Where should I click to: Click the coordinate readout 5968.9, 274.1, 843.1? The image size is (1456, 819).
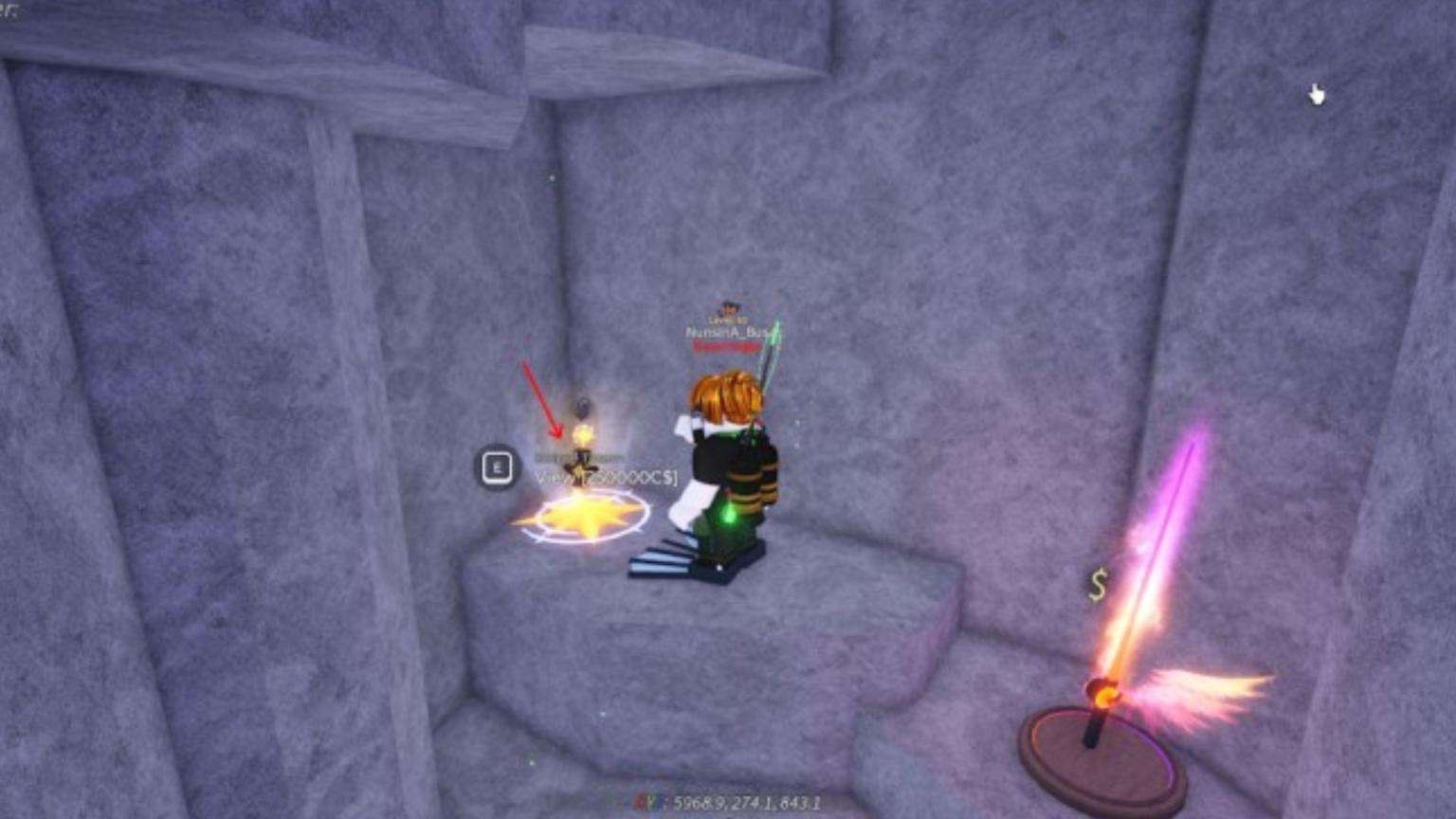[749, 801]
